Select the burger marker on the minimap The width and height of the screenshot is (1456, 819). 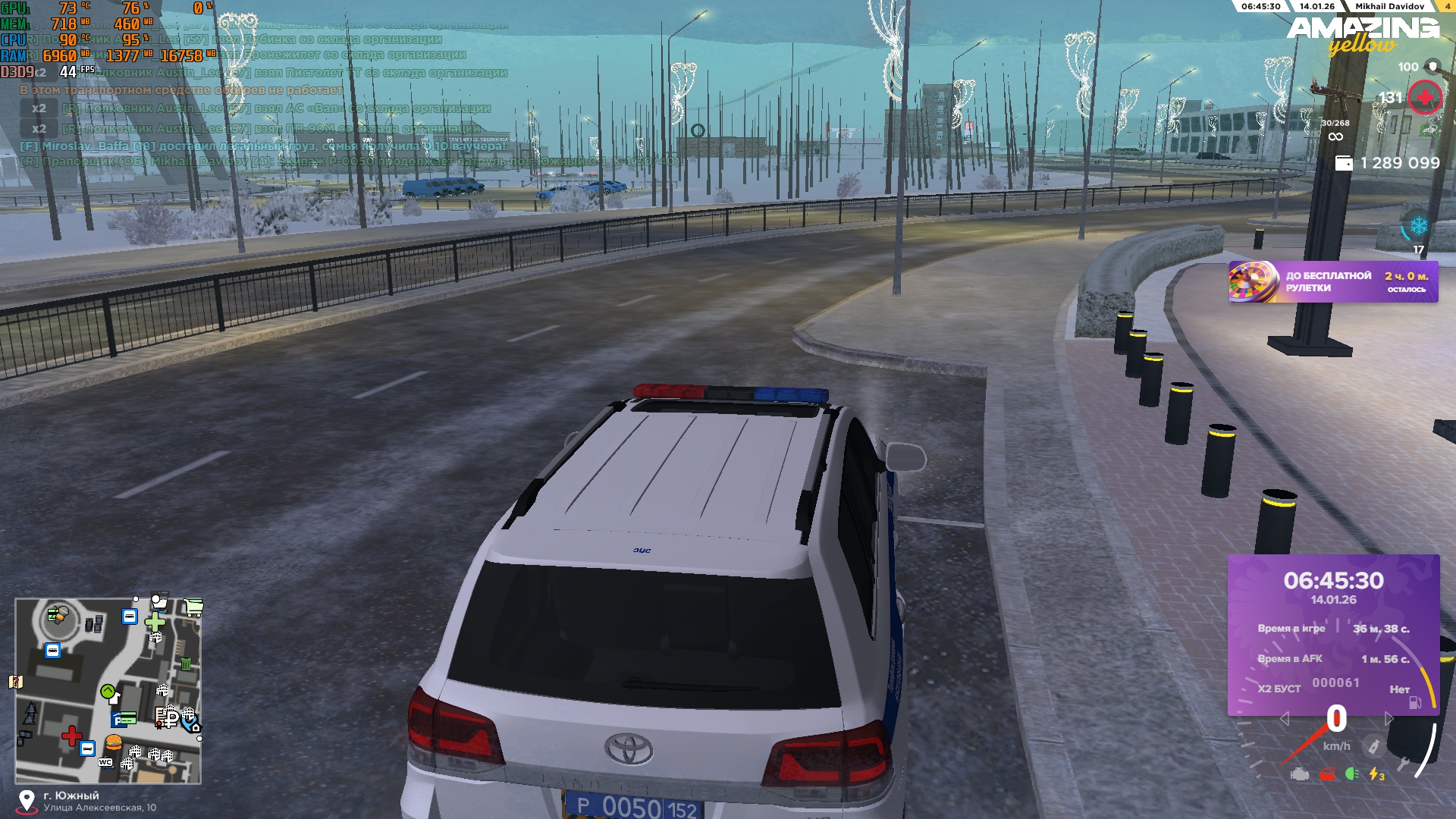(114, 742)
